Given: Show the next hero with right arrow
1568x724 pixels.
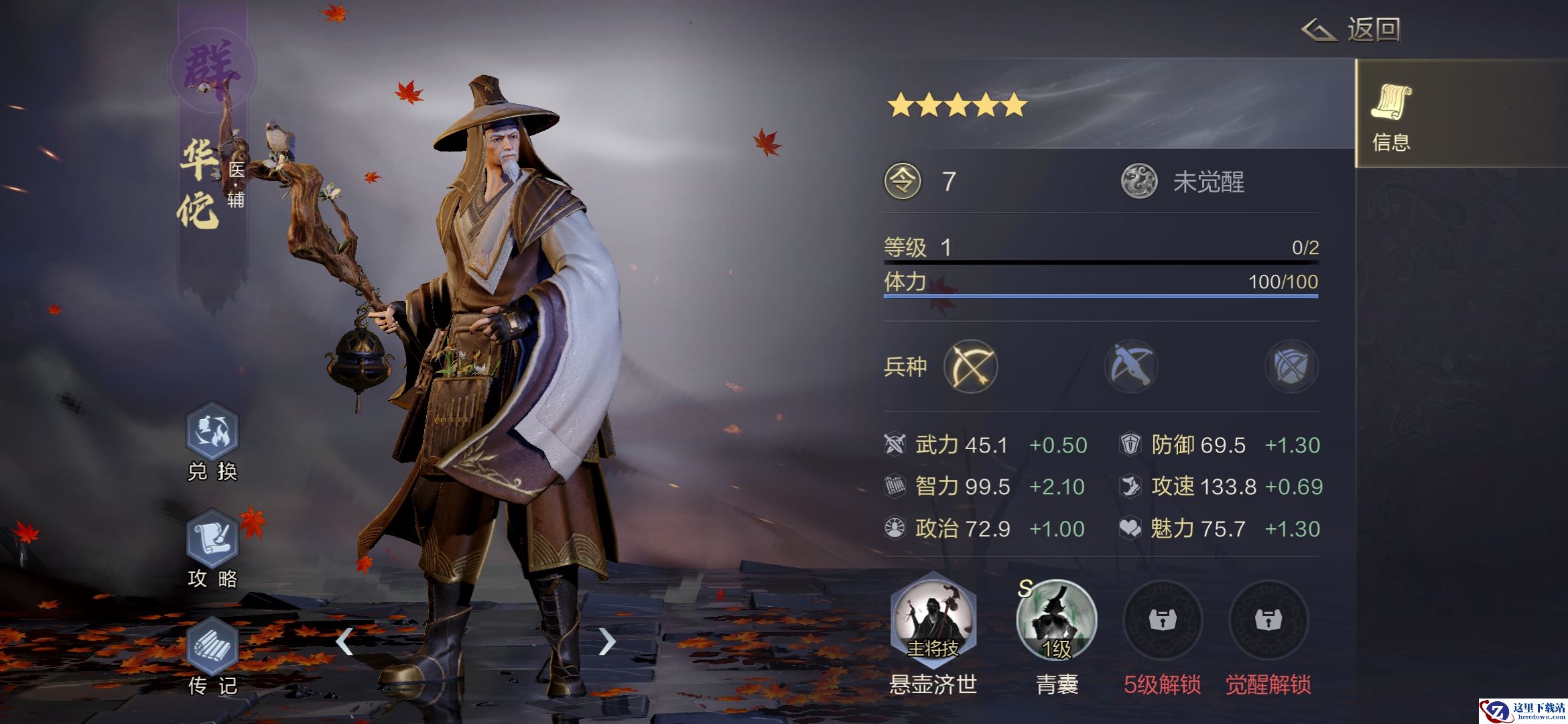Looking at the screenshot, I should tap(606, 642).
